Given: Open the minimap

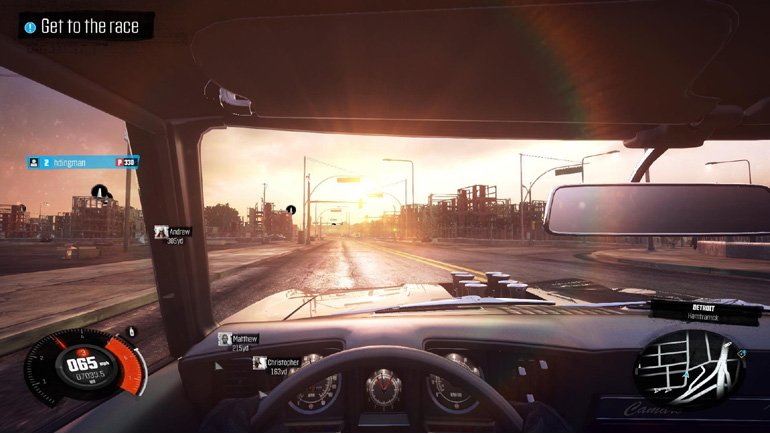Looking at the screenshot, I should click(x=689, y=368).
